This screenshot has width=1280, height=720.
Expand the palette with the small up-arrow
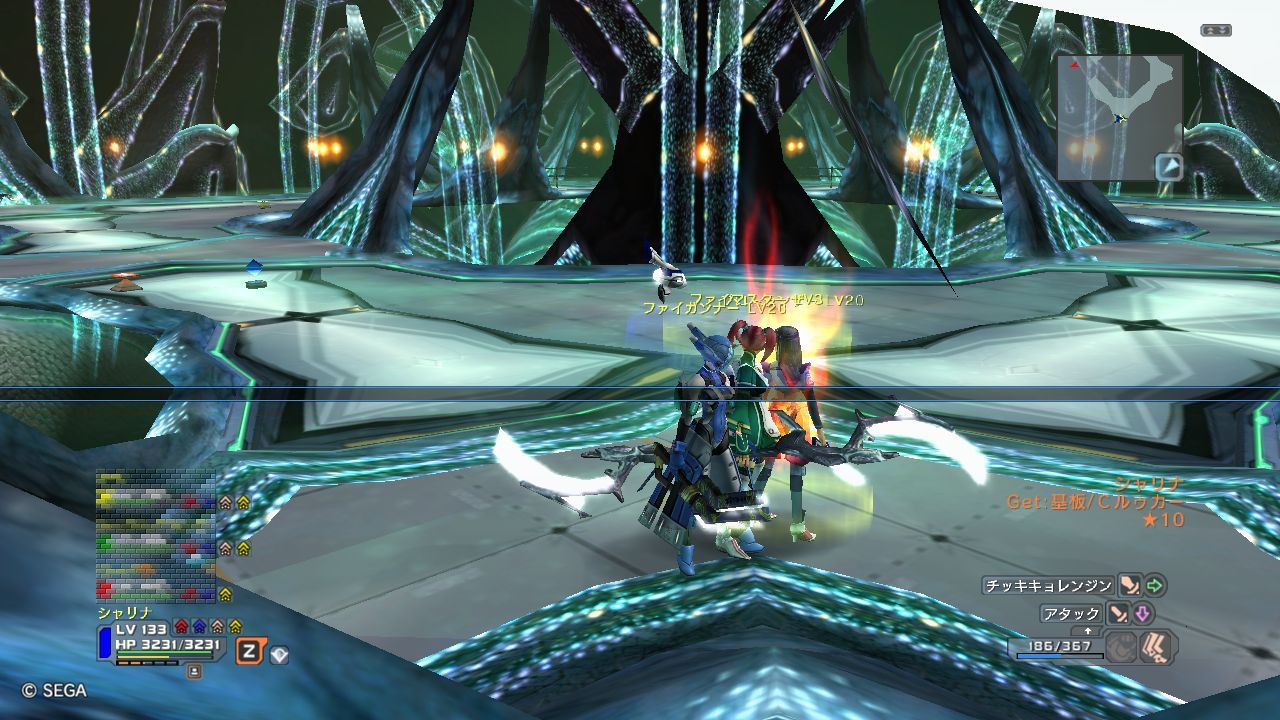[x=1089, y=631]
